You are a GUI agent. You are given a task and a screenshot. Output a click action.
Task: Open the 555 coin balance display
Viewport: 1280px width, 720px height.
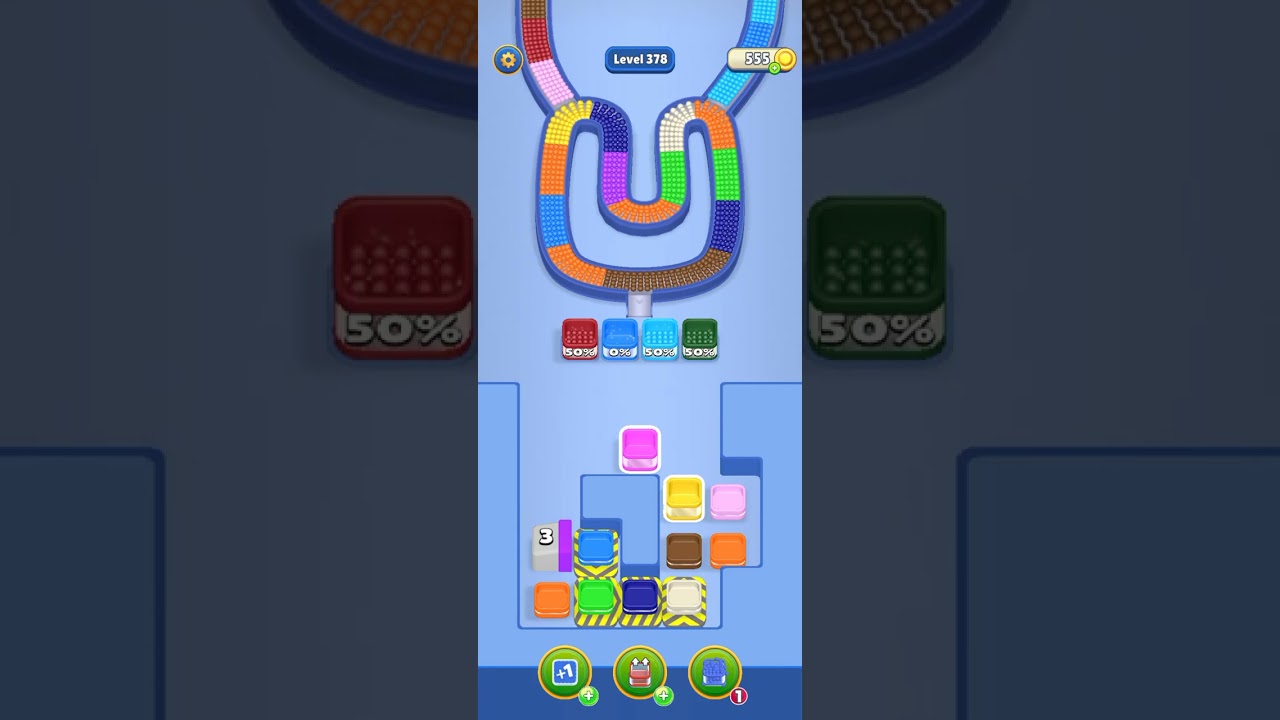point(756,59)
